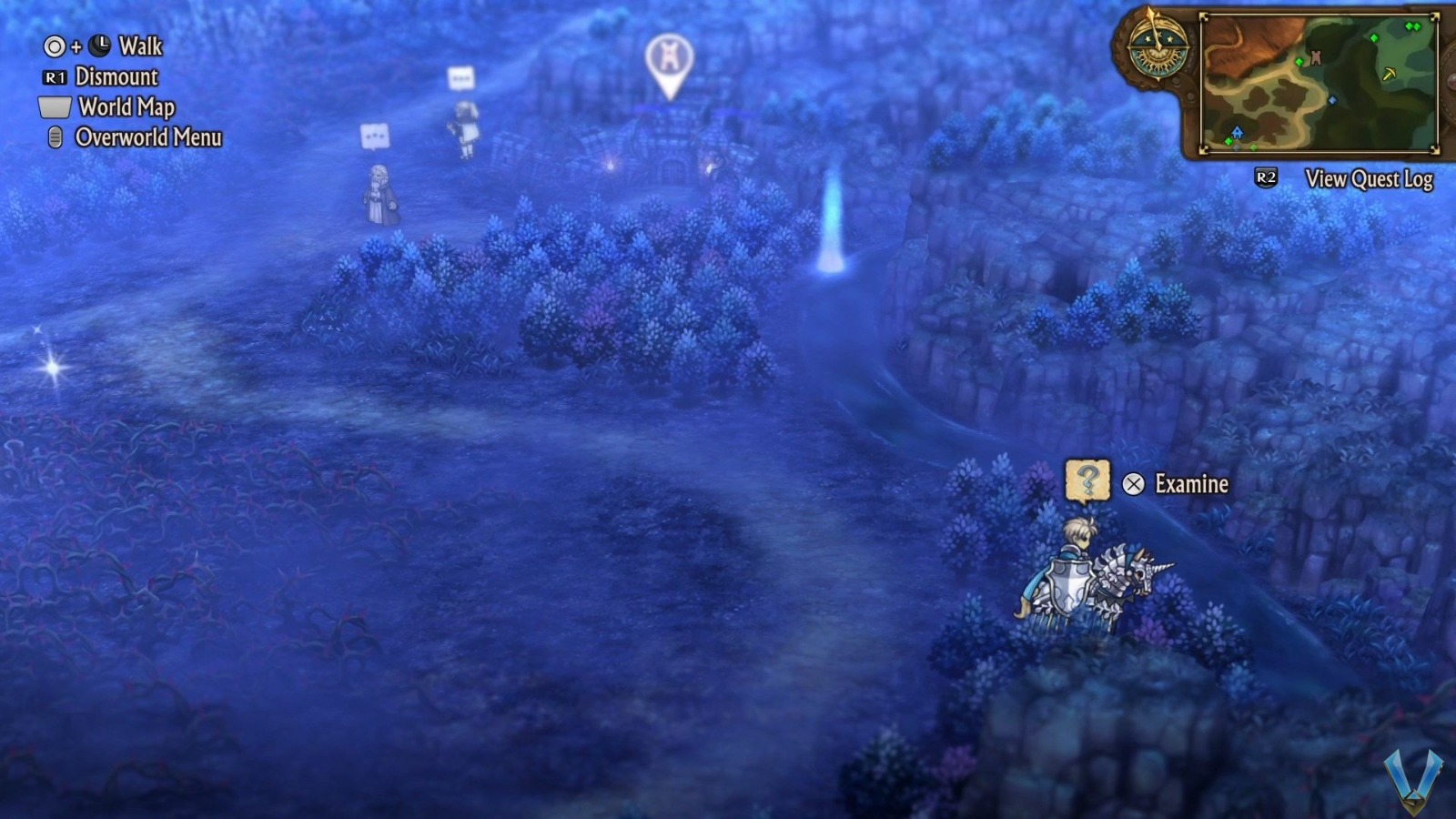Viewport: 1456px width, 819px height.
Task: Click the pickaxe mining icon on the minimap
Action: (x=1390, y=75)
